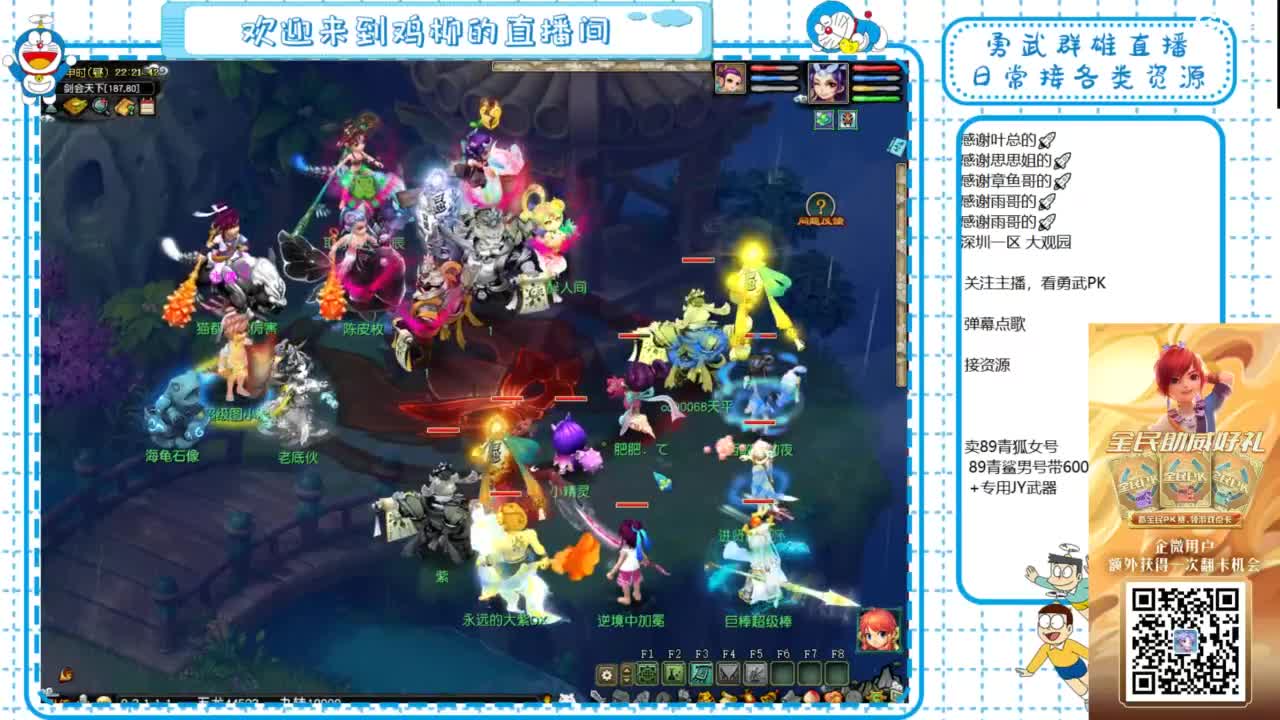
Task: Collapse the skill hotbar with the down arrow
Action: point(627,680)
